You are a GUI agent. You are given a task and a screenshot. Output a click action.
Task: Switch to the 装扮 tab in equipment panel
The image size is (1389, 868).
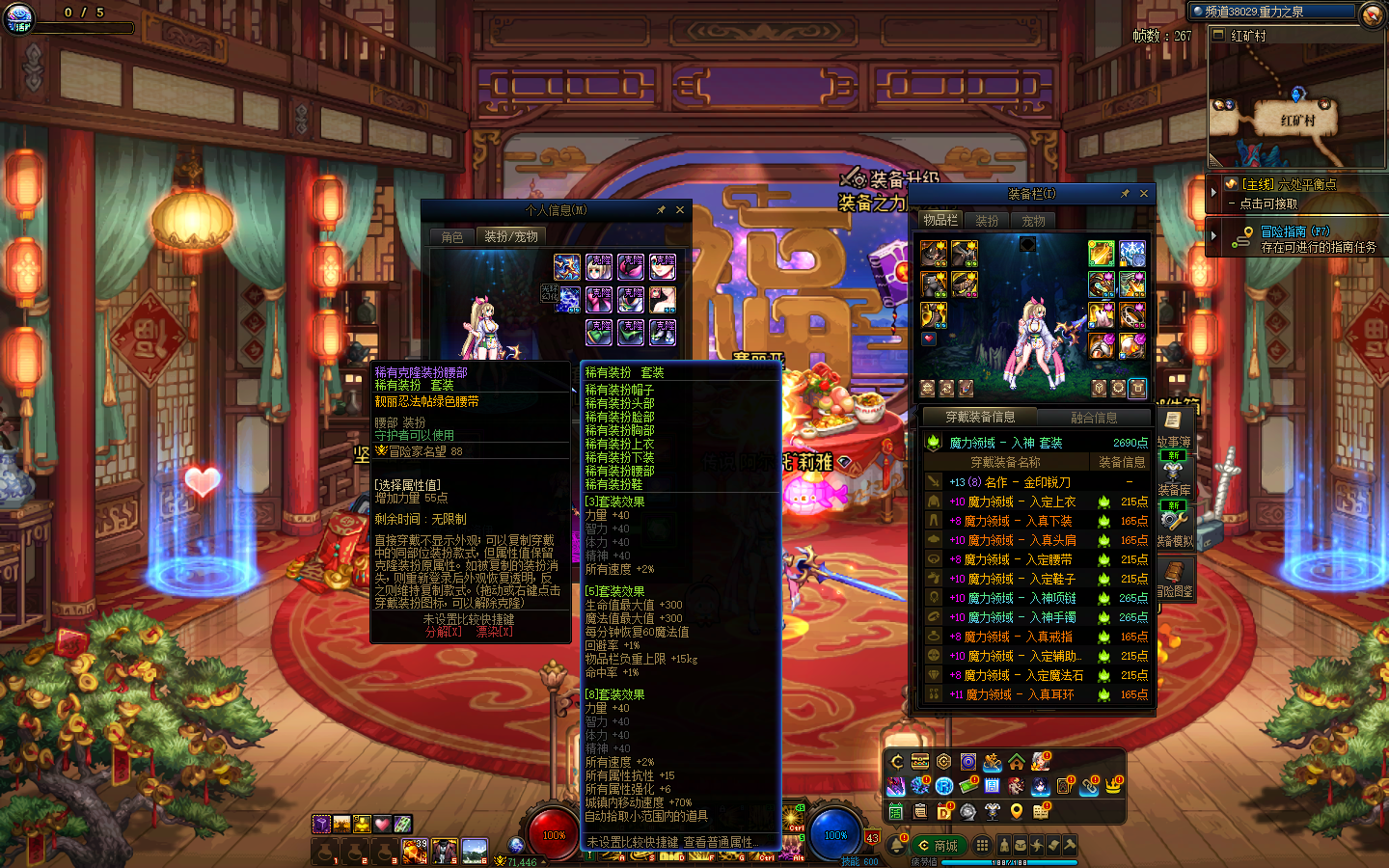987,221
